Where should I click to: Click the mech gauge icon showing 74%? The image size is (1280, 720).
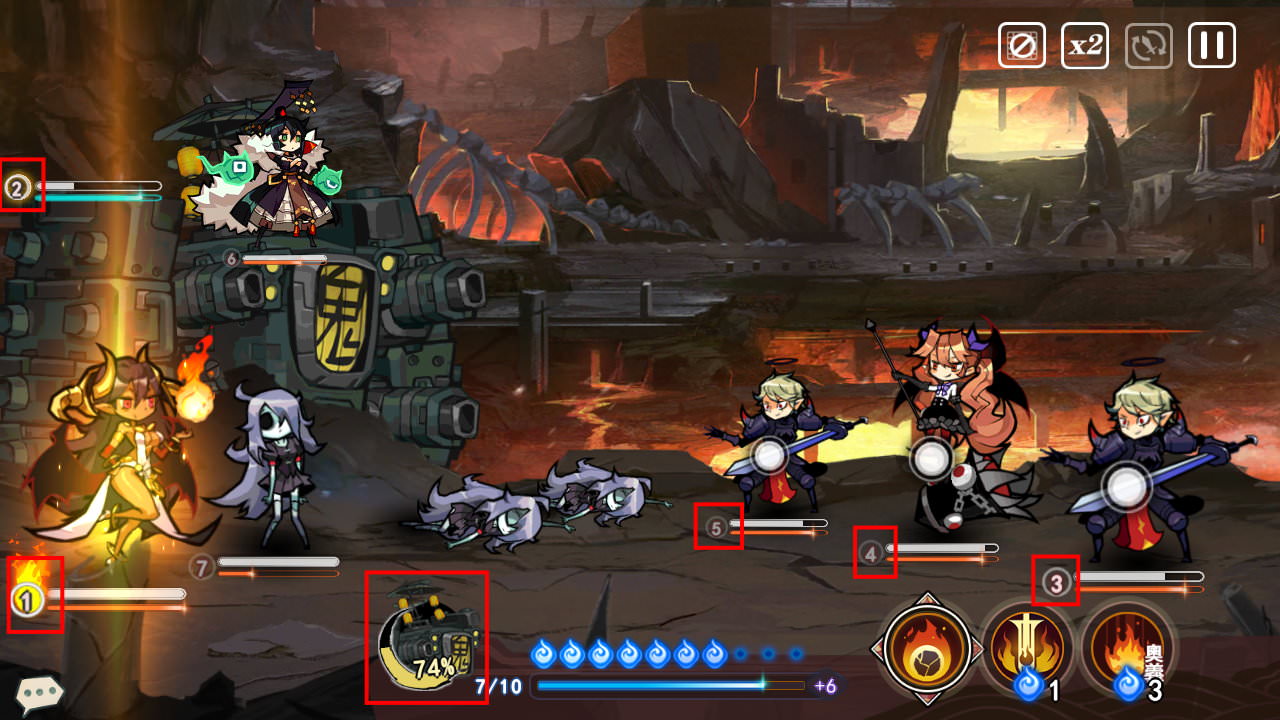coord(427,638)
